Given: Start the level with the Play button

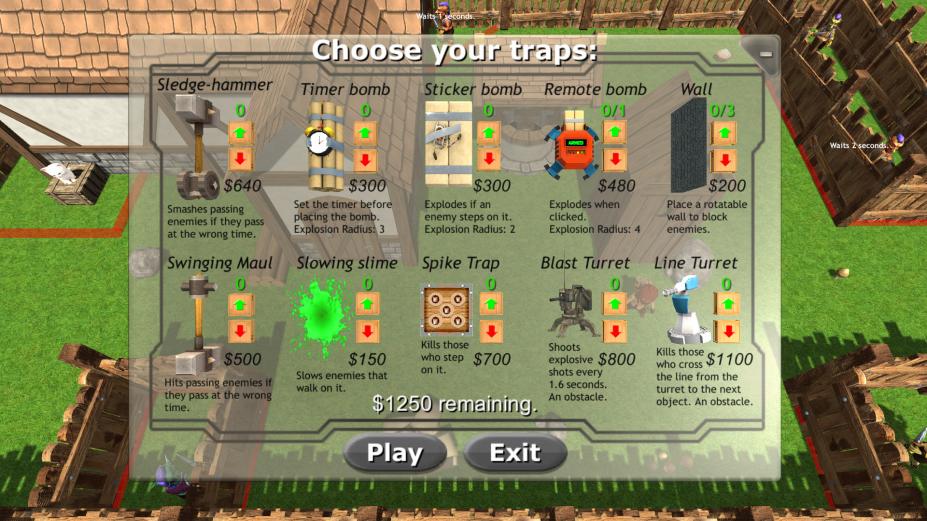Looking at the screenshot, I should (x=395, y=453).
